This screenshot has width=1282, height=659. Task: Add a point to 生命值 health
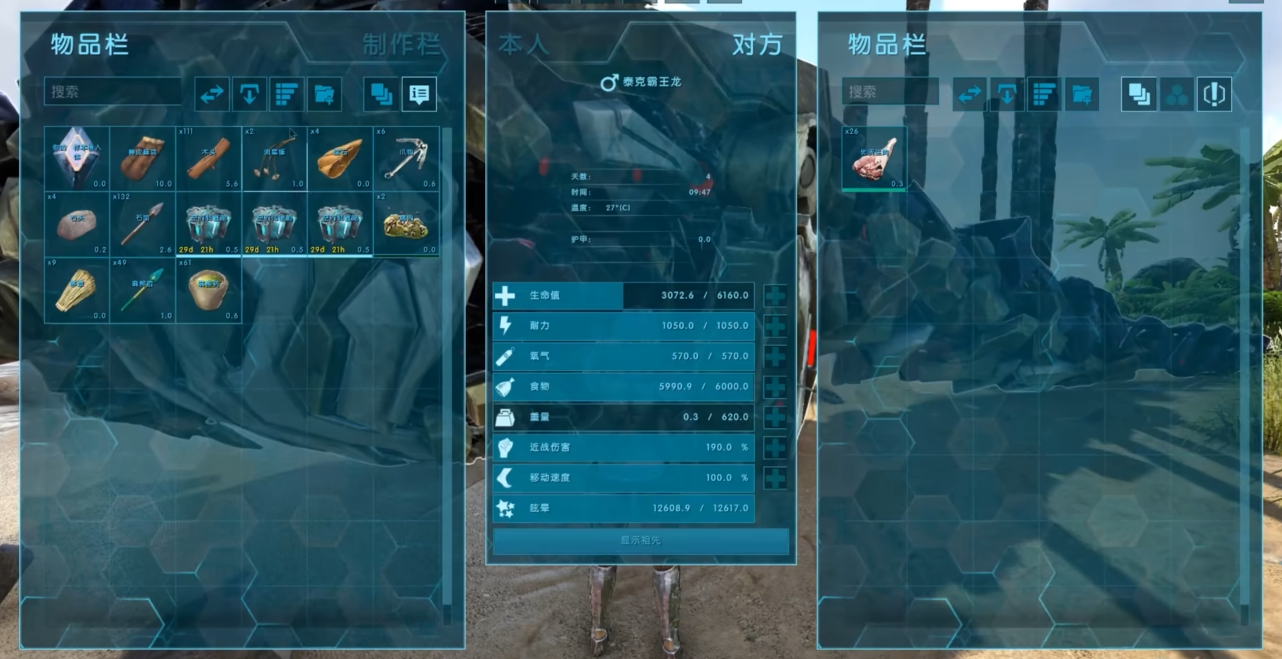point(775,296)
